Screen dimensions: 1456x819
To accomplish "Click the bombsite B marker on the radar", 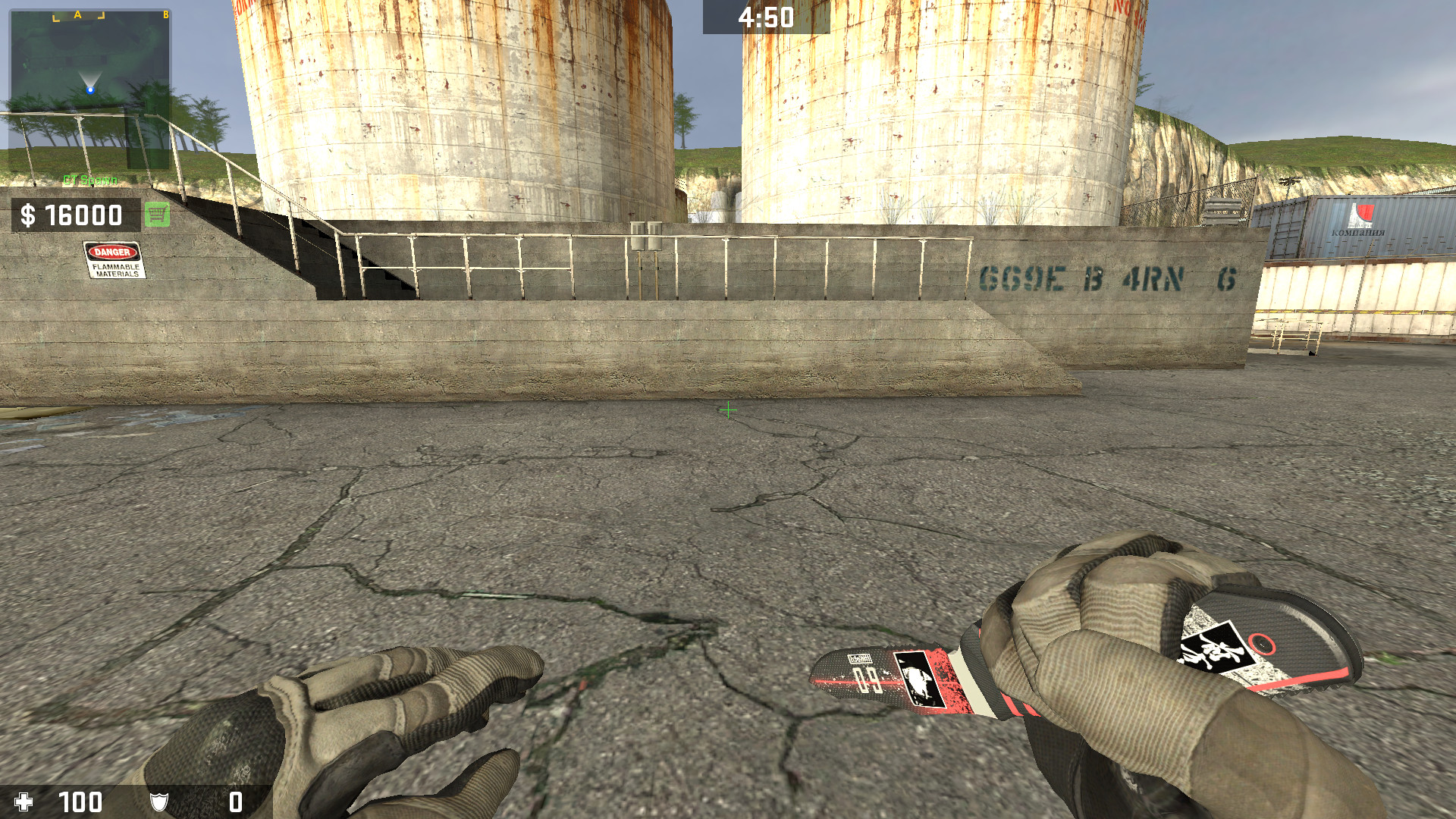I will pos(165,14).
